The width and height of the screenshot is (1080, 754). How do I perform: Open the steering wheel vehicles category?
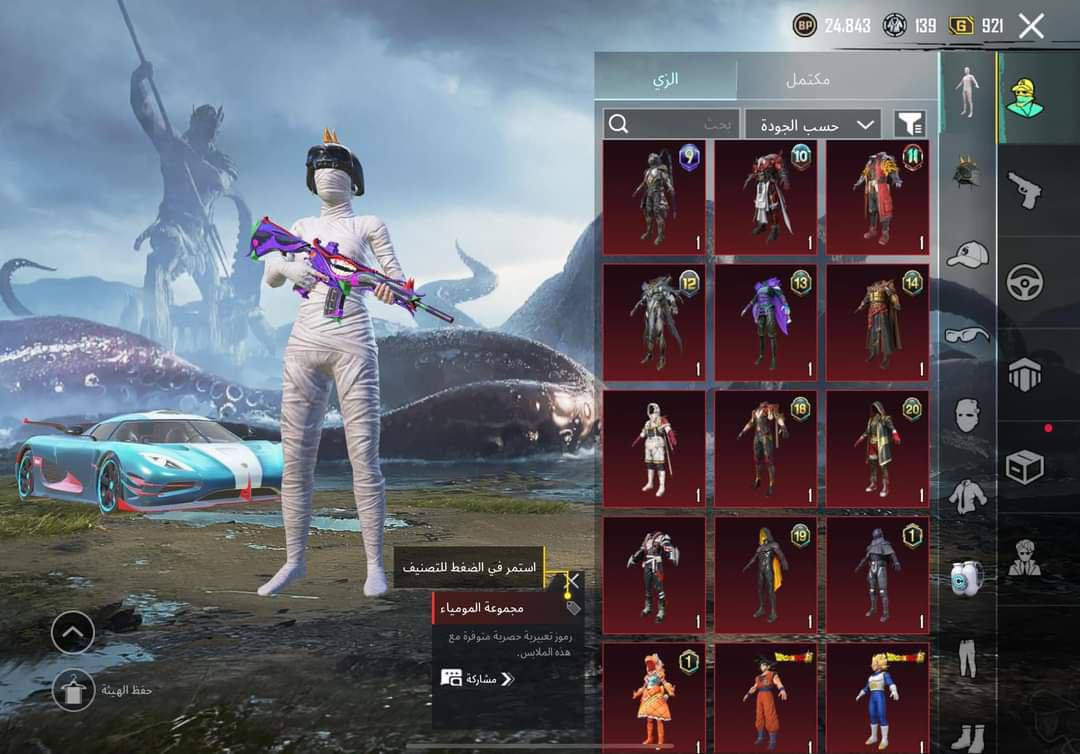coord(1025,282)
